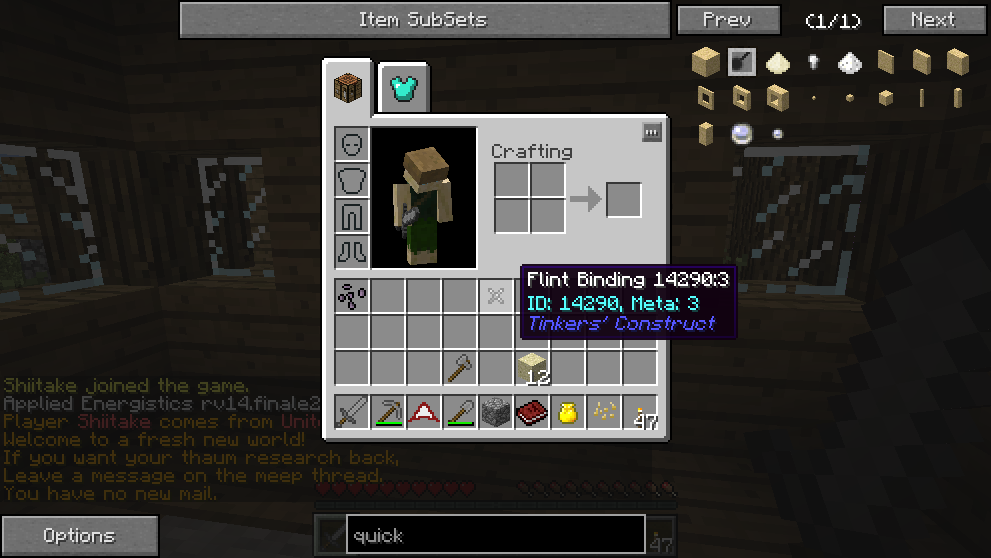Pick up the stack of 12 sand blocks
The height and width of the screenshot is (558, 991).
pyautogui.click(x=532, y=368)
